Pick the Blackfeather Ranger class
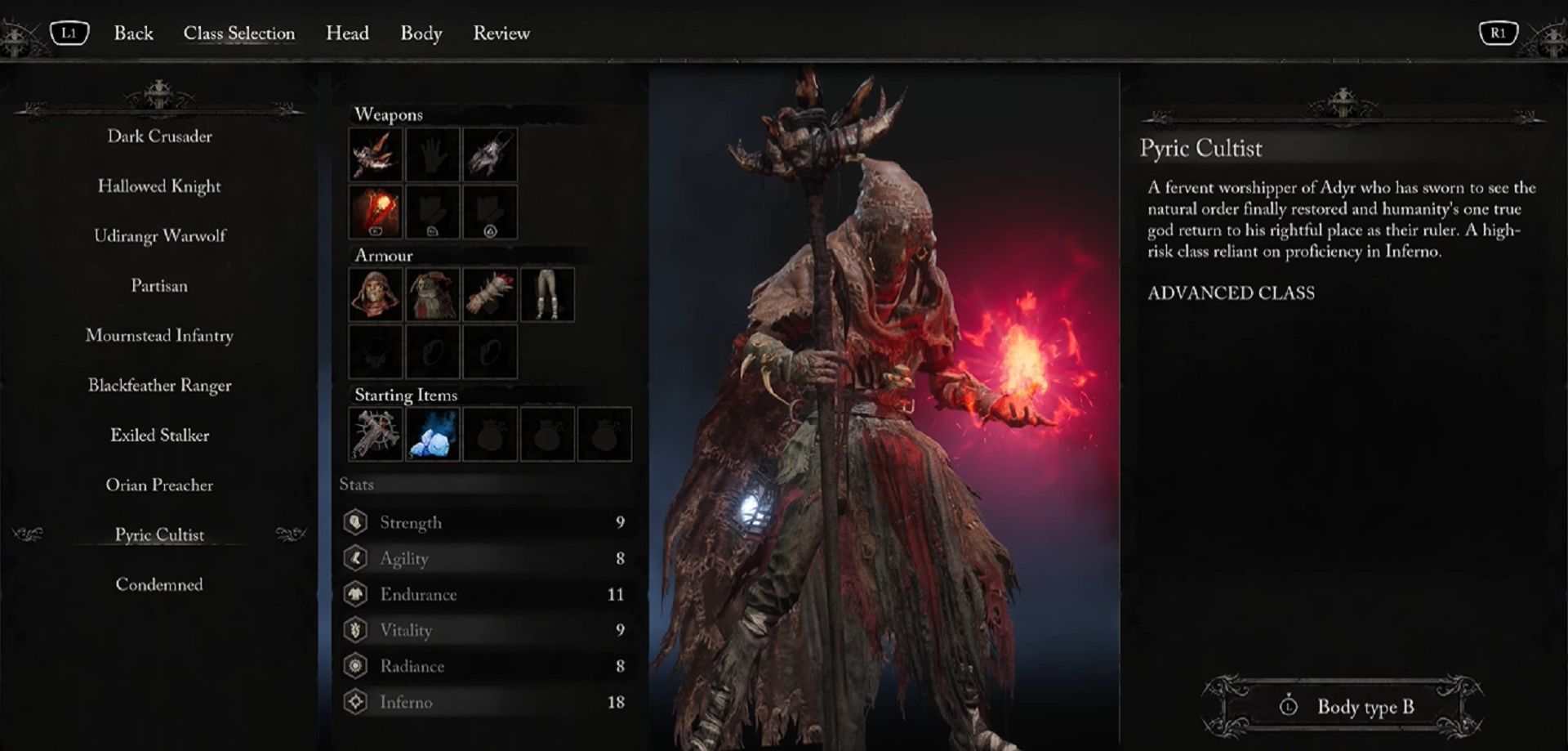Viewport: 1568px width, 751px height. [x=159, y=386]
